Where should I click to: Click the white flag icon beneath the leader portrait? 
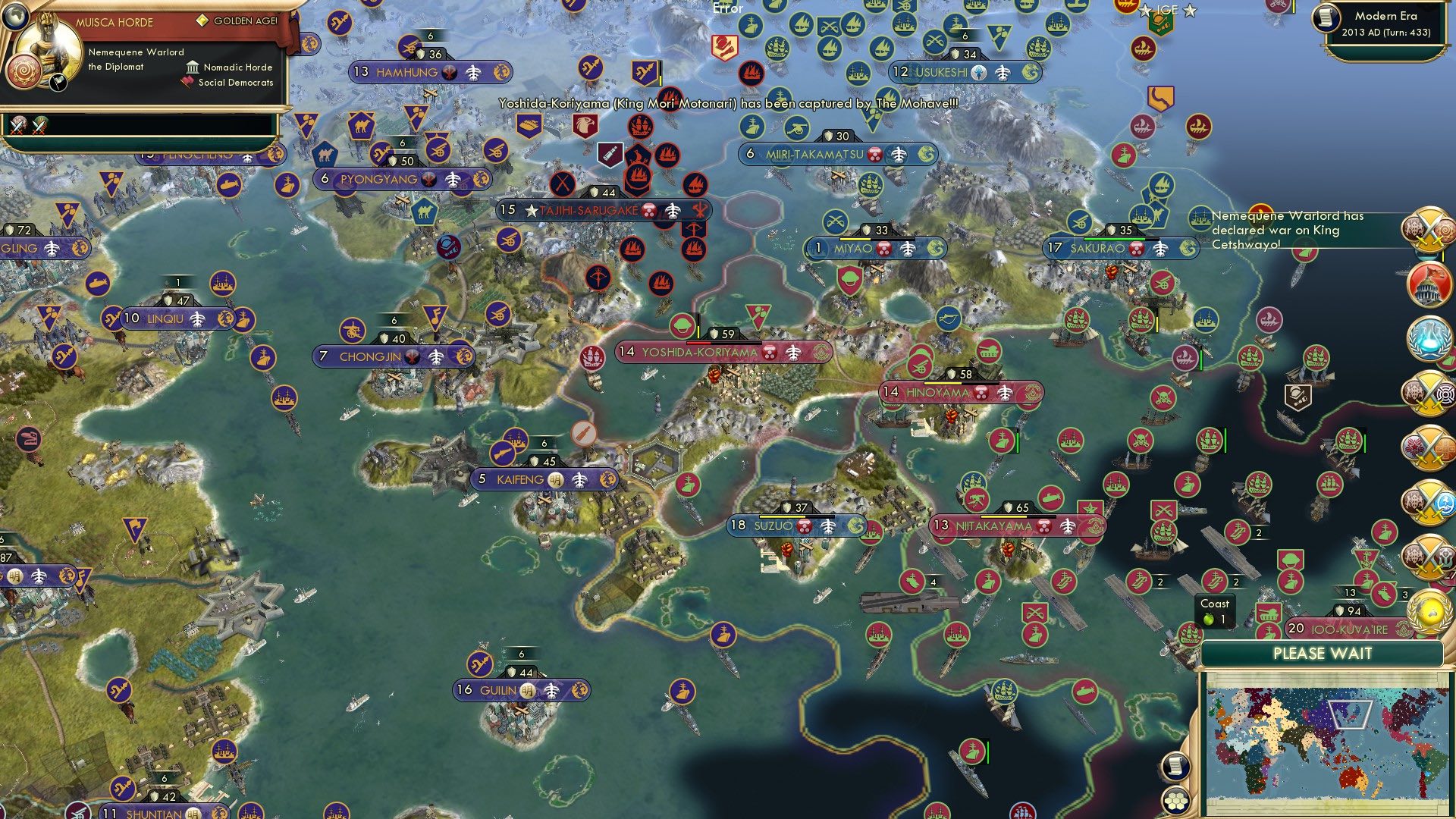57,82
